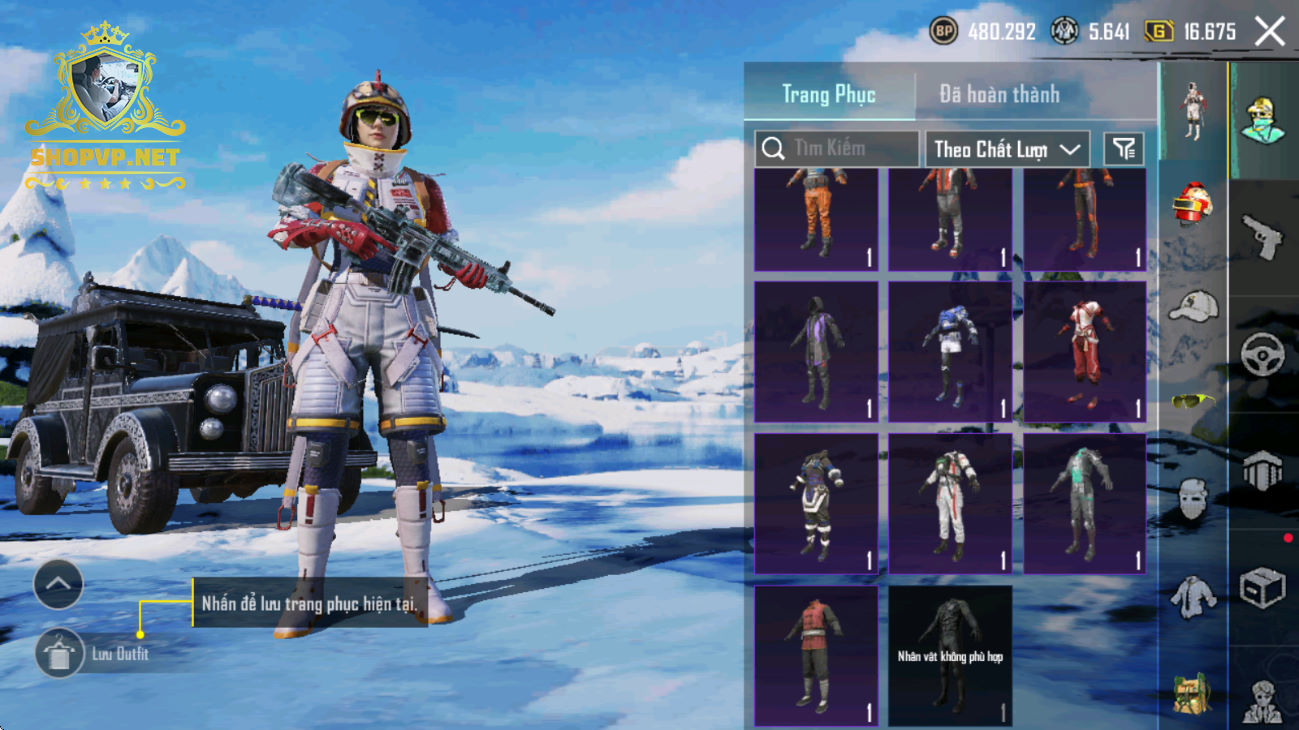Switch to the Đã hoàn thành tab
1299x730 pixels.
999,94
